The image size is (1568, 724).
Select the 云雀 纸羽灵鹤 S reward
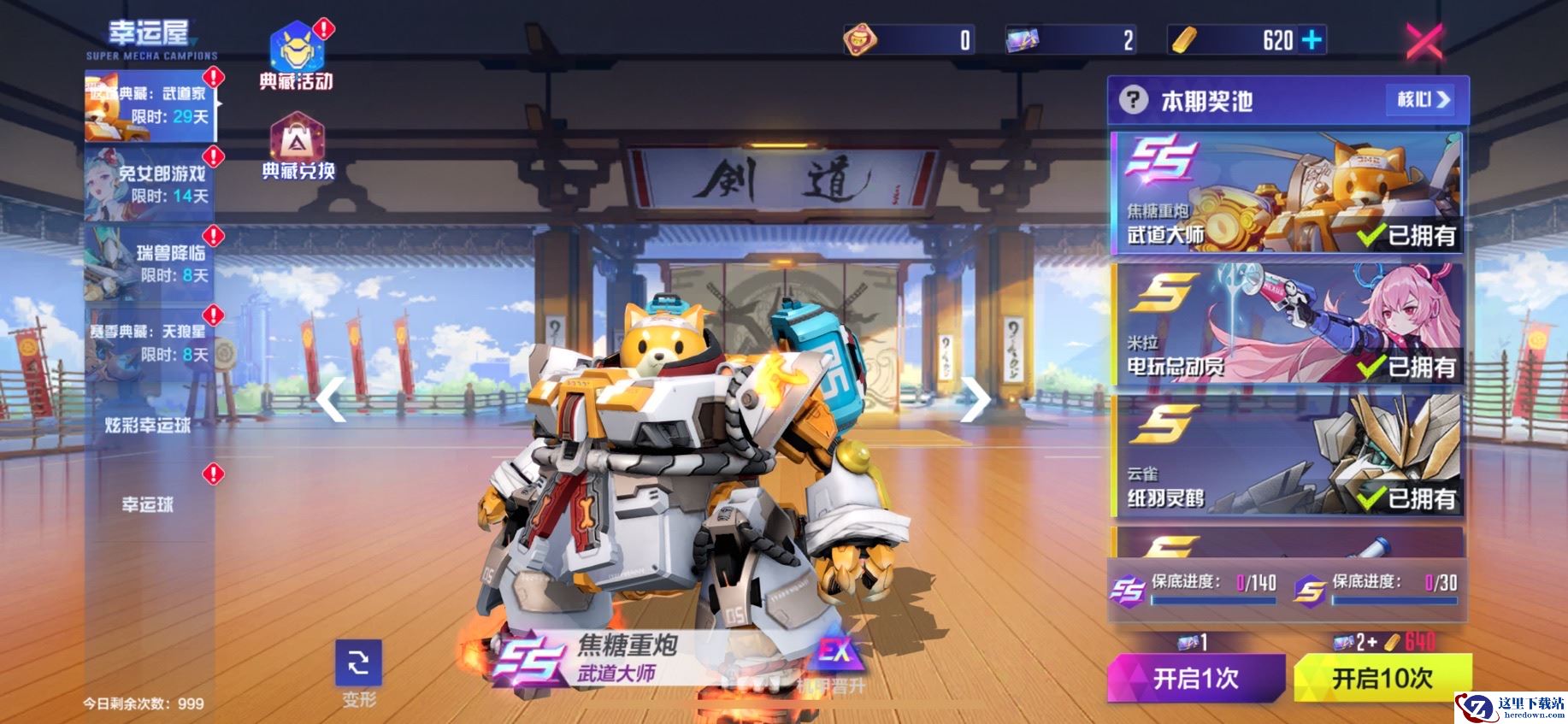[1286, 456]
